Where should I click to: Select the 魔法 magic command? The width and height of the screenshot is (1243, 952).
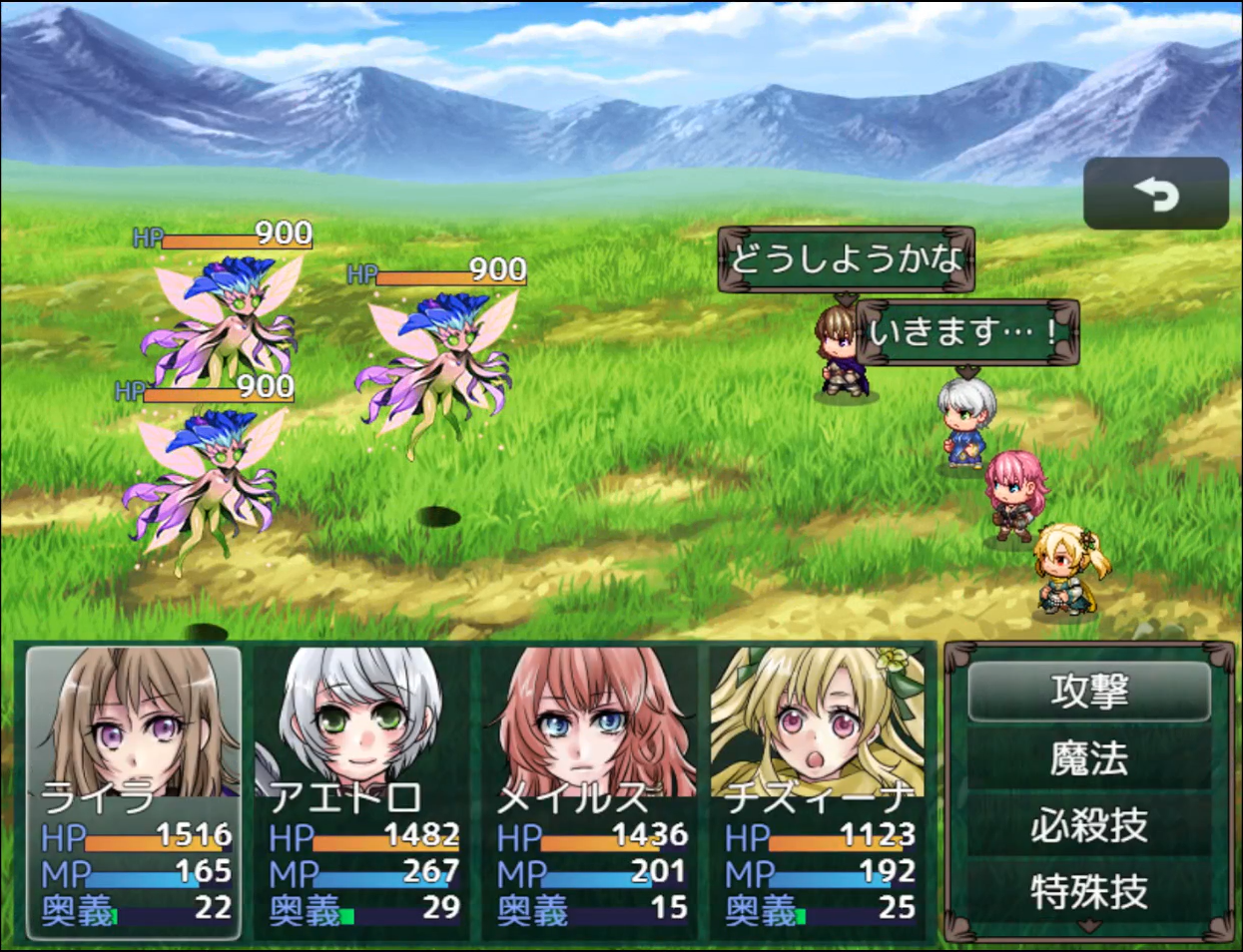pos(1088,758)
